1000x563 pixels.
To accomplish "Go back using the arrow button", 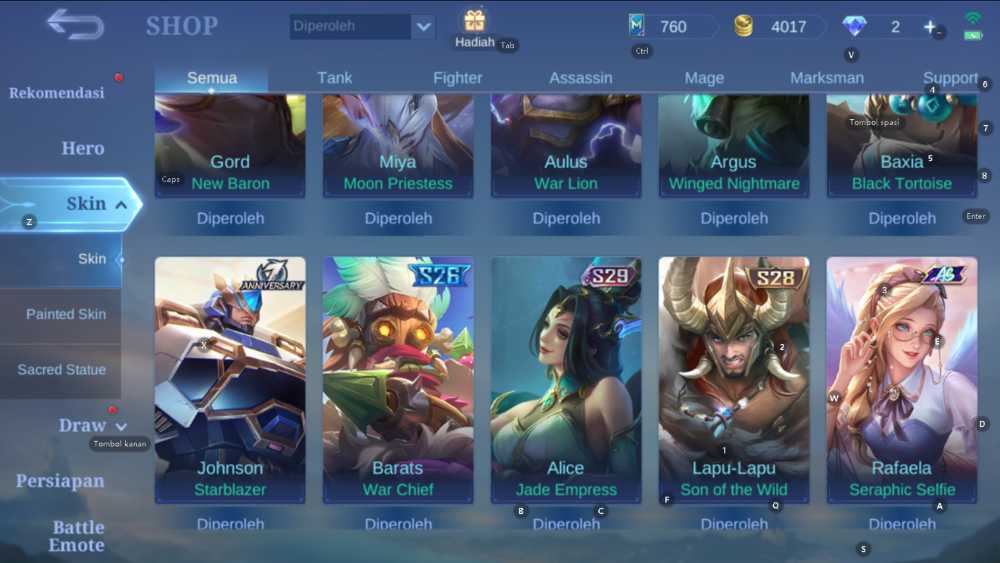I will (x=75, y=25).
